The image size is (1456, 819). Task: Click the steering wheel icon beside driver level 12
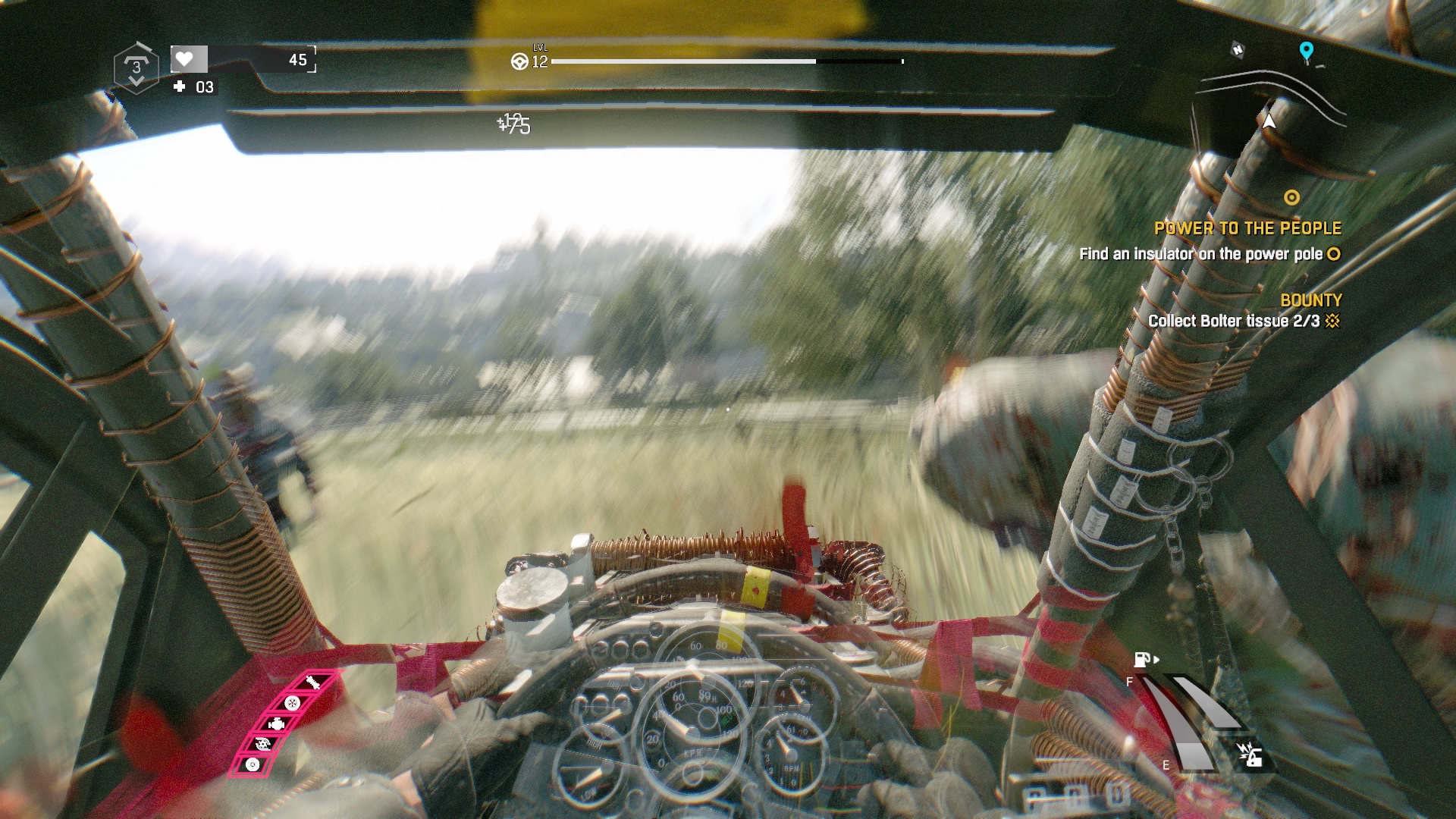[x=520, y=63]
